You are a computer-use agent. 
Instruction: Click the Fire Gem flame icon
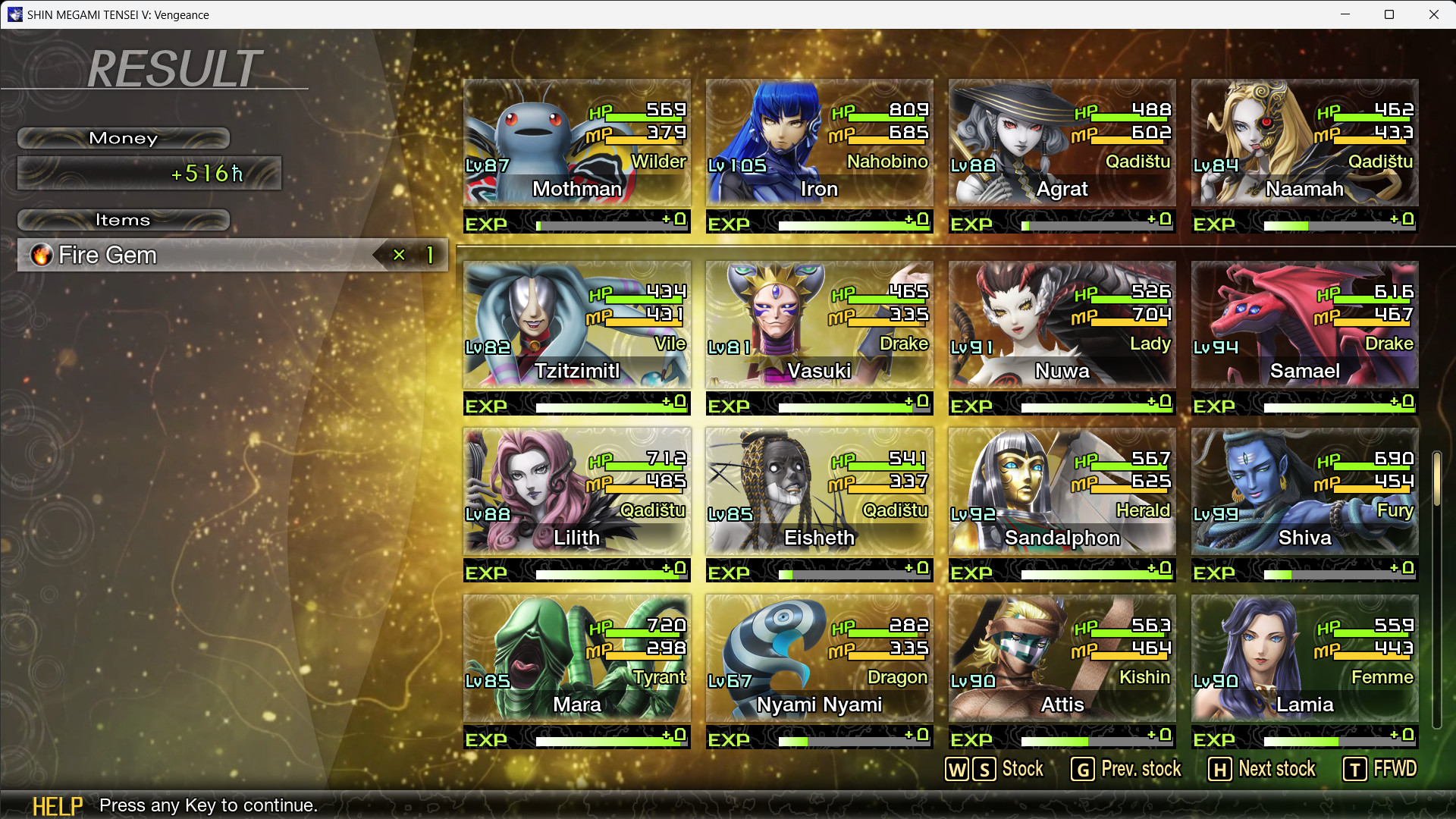[x=42, y=256]
